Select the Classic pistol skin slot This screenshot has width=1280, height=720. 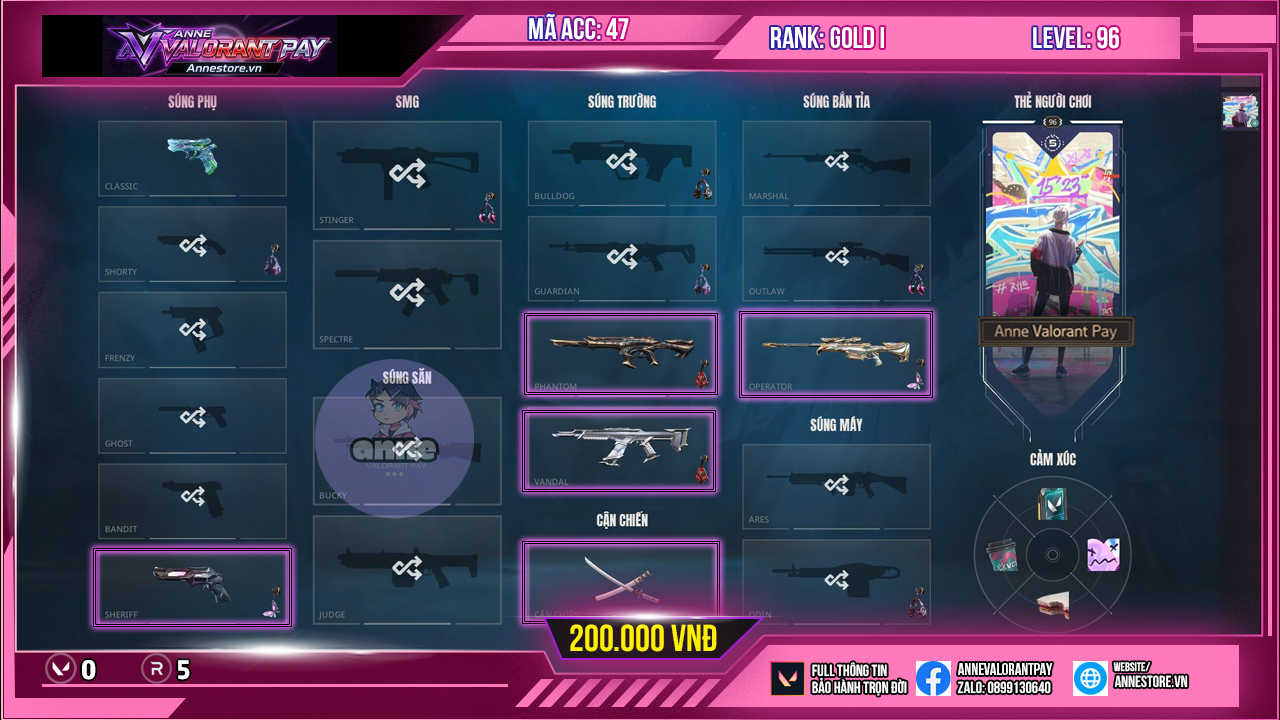point(192,158)
